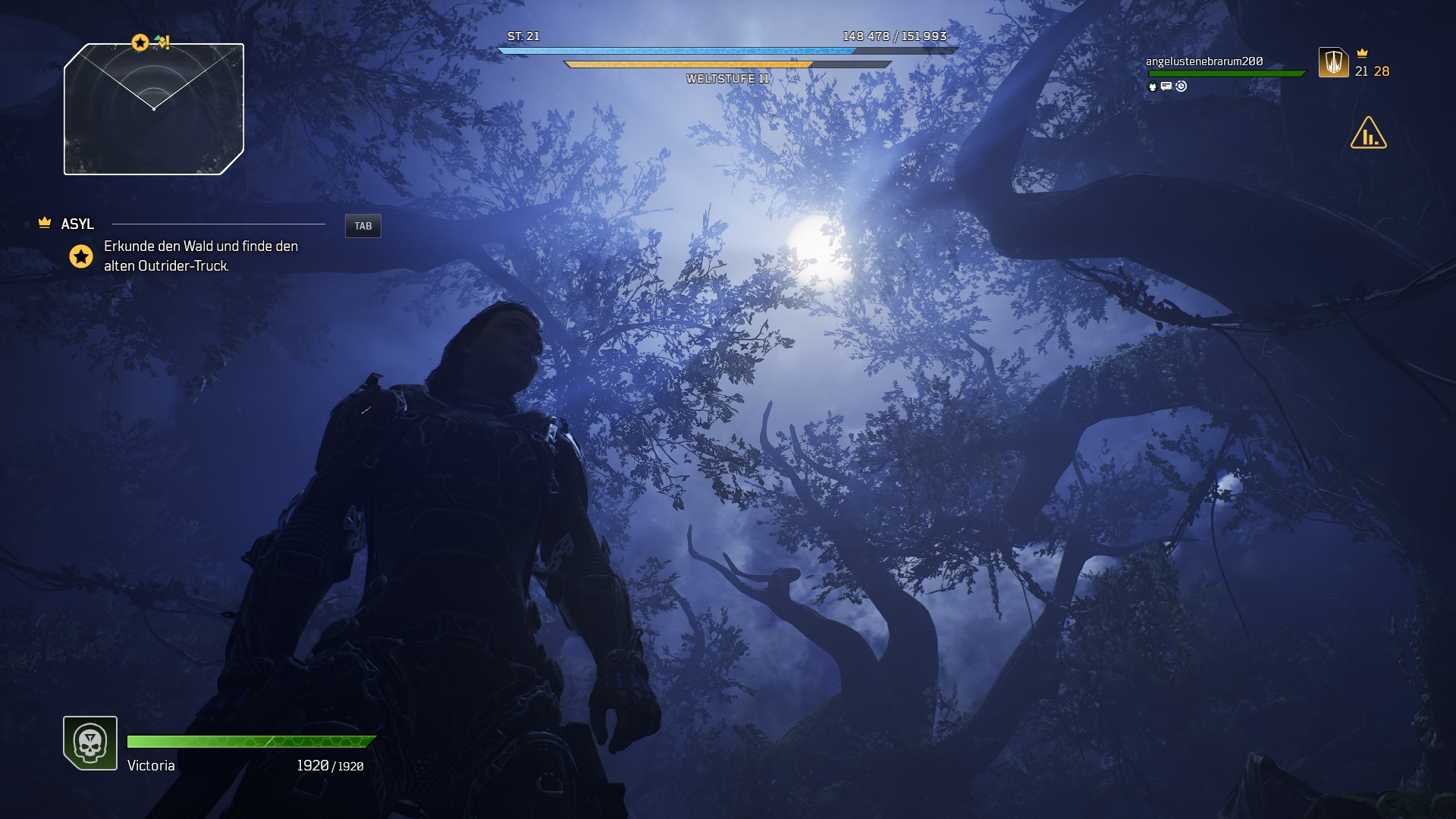Click Victoria's skull class portrait

(90, 743)
